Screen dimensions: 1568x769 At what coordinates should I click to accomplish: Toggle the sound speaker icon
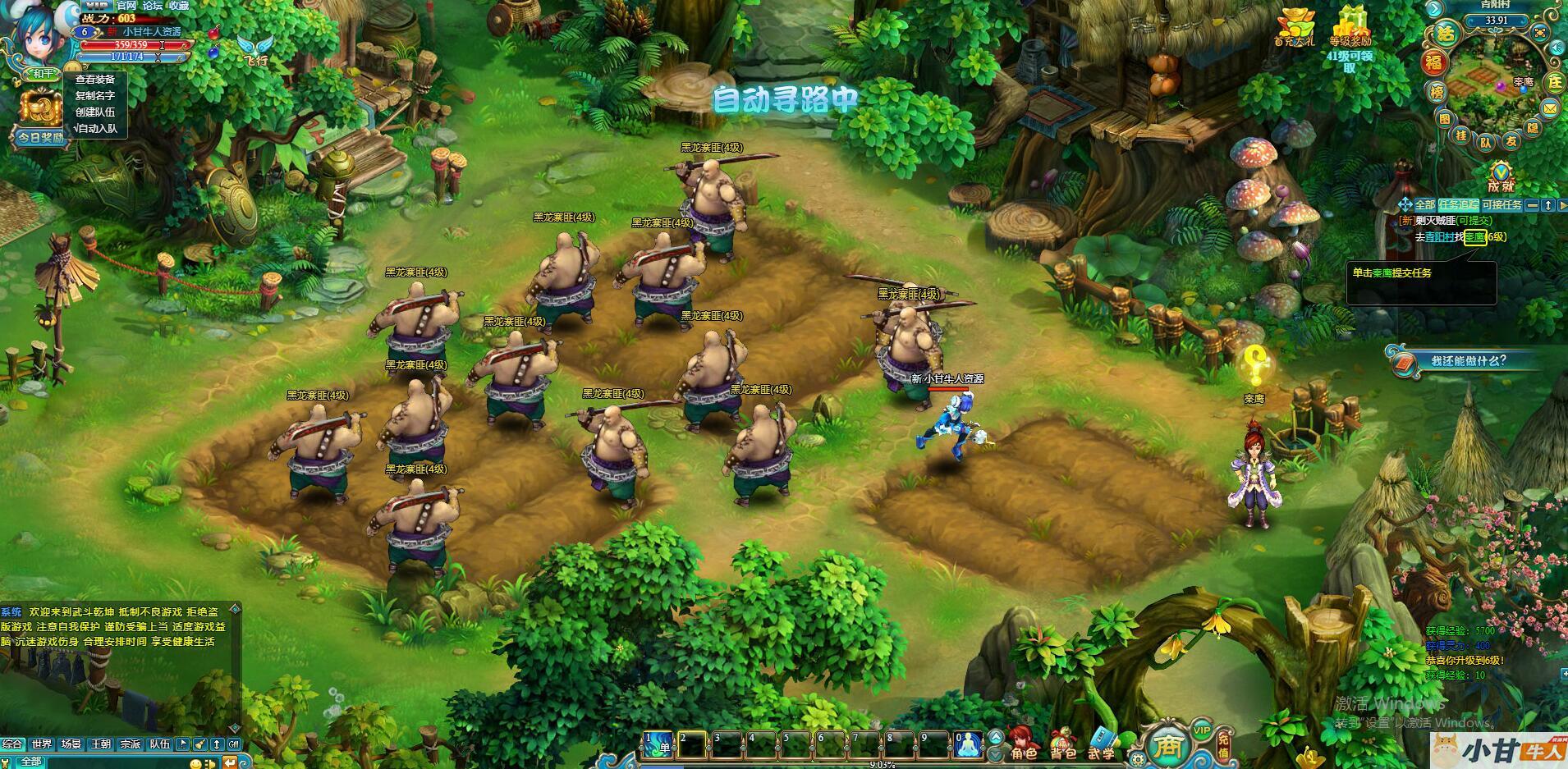[x=1557, y=48]
